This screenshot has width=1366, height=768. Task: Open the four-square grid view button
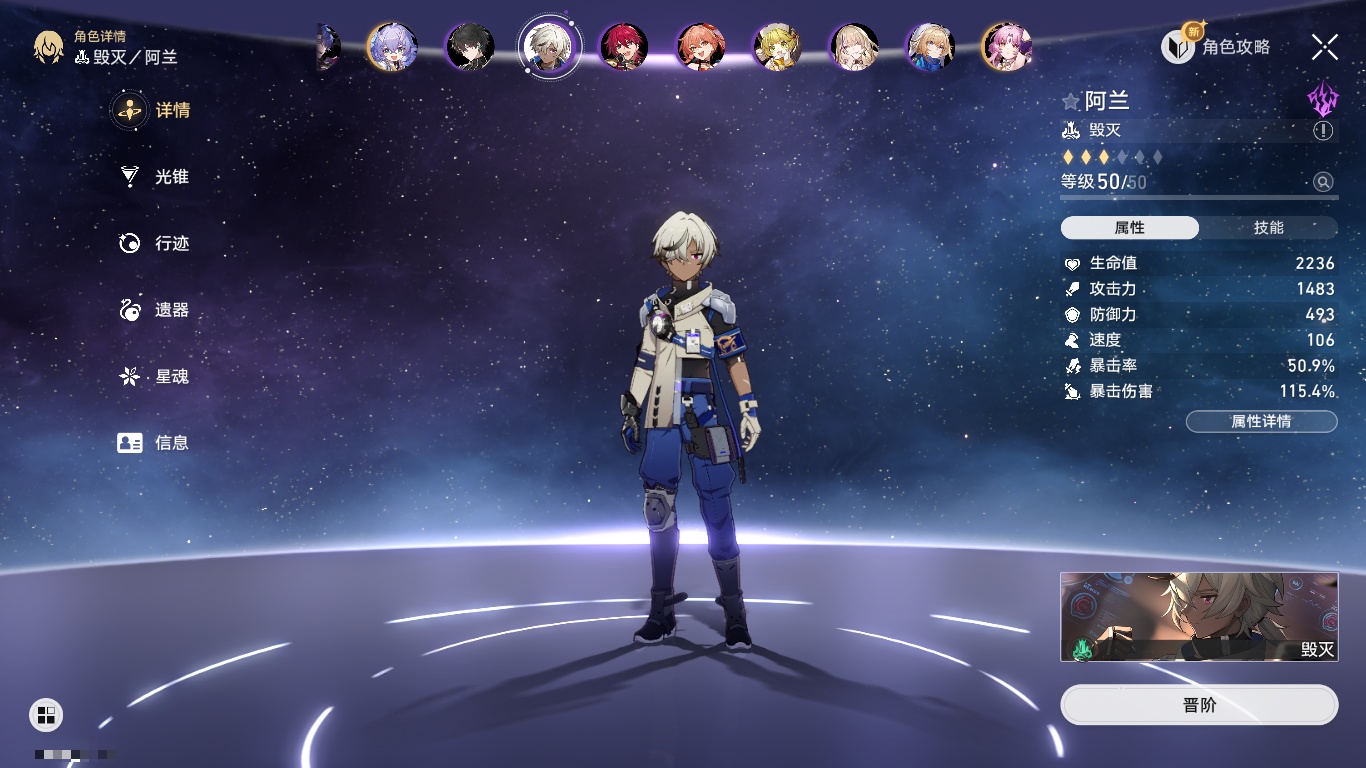tap(46, 714)
